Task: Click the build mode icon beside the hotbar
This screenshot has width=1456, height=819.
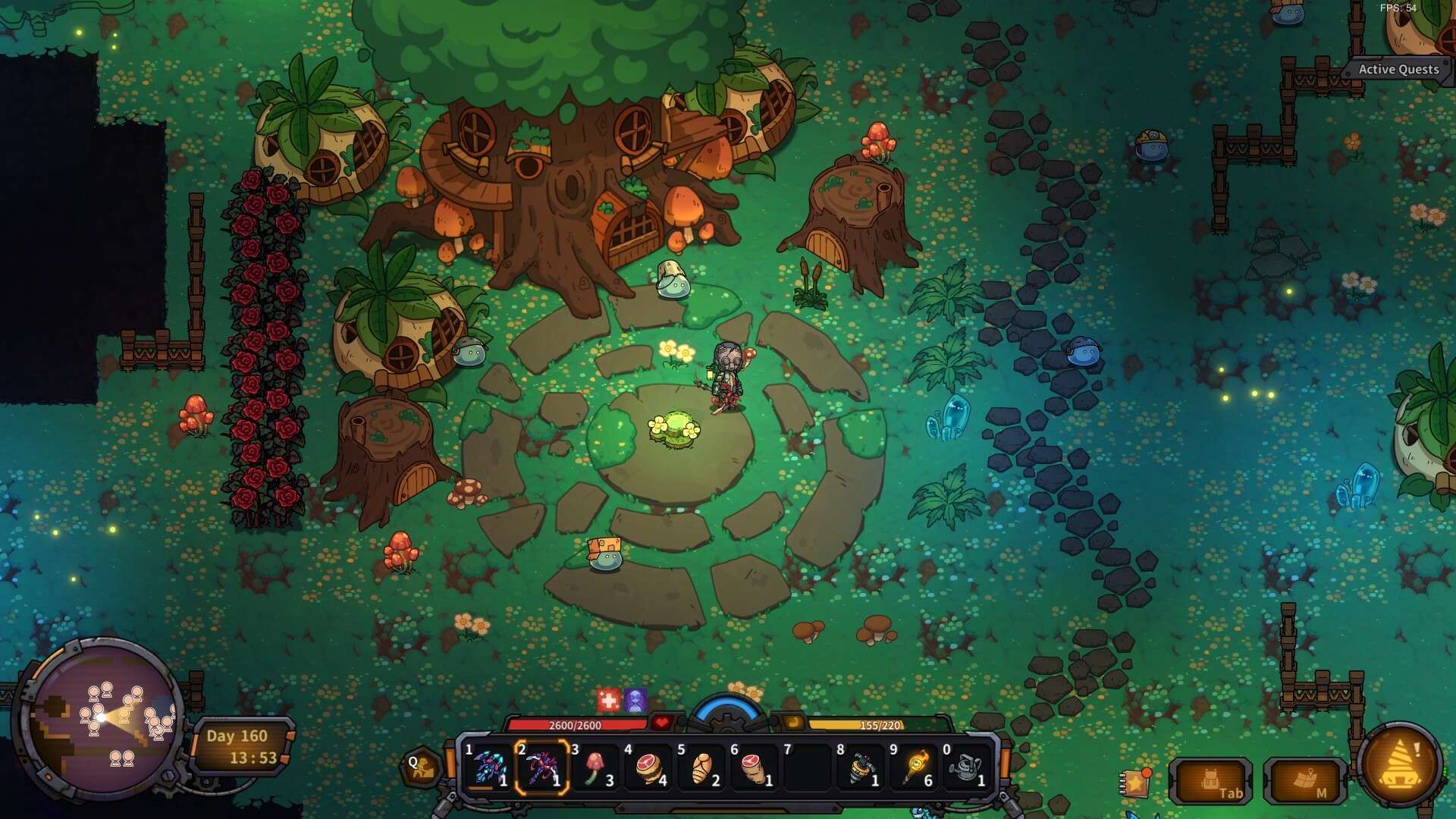Action: click(x=421, y=767)
